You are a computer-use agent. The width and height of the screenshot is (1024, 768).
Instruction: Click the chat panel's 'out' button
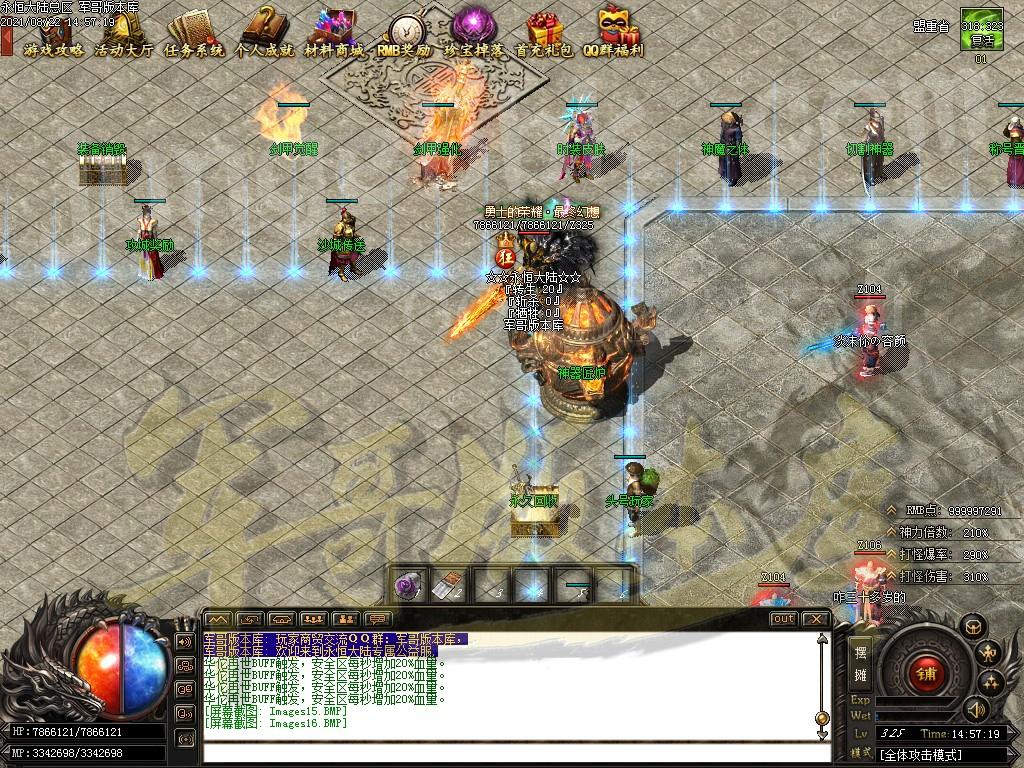click(x=783, y=619)
